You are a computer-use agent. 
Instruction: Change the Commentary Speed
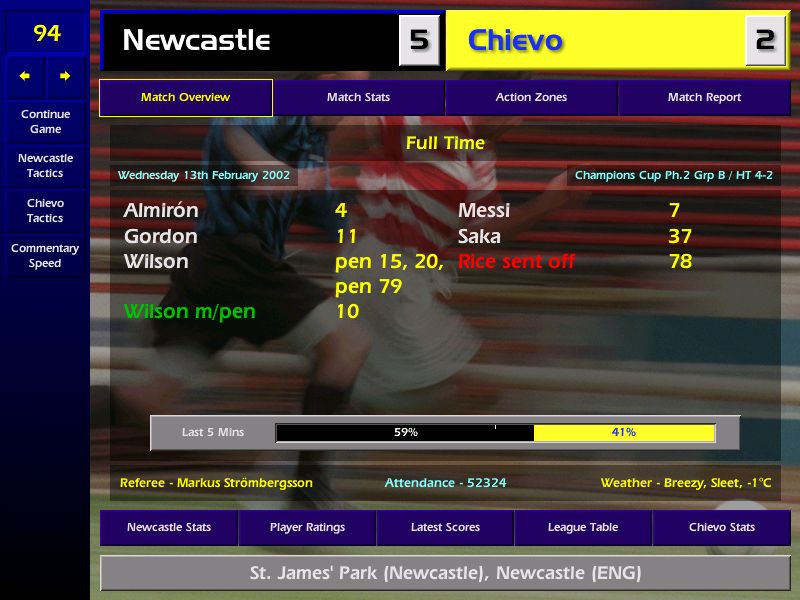coord(45,255)
